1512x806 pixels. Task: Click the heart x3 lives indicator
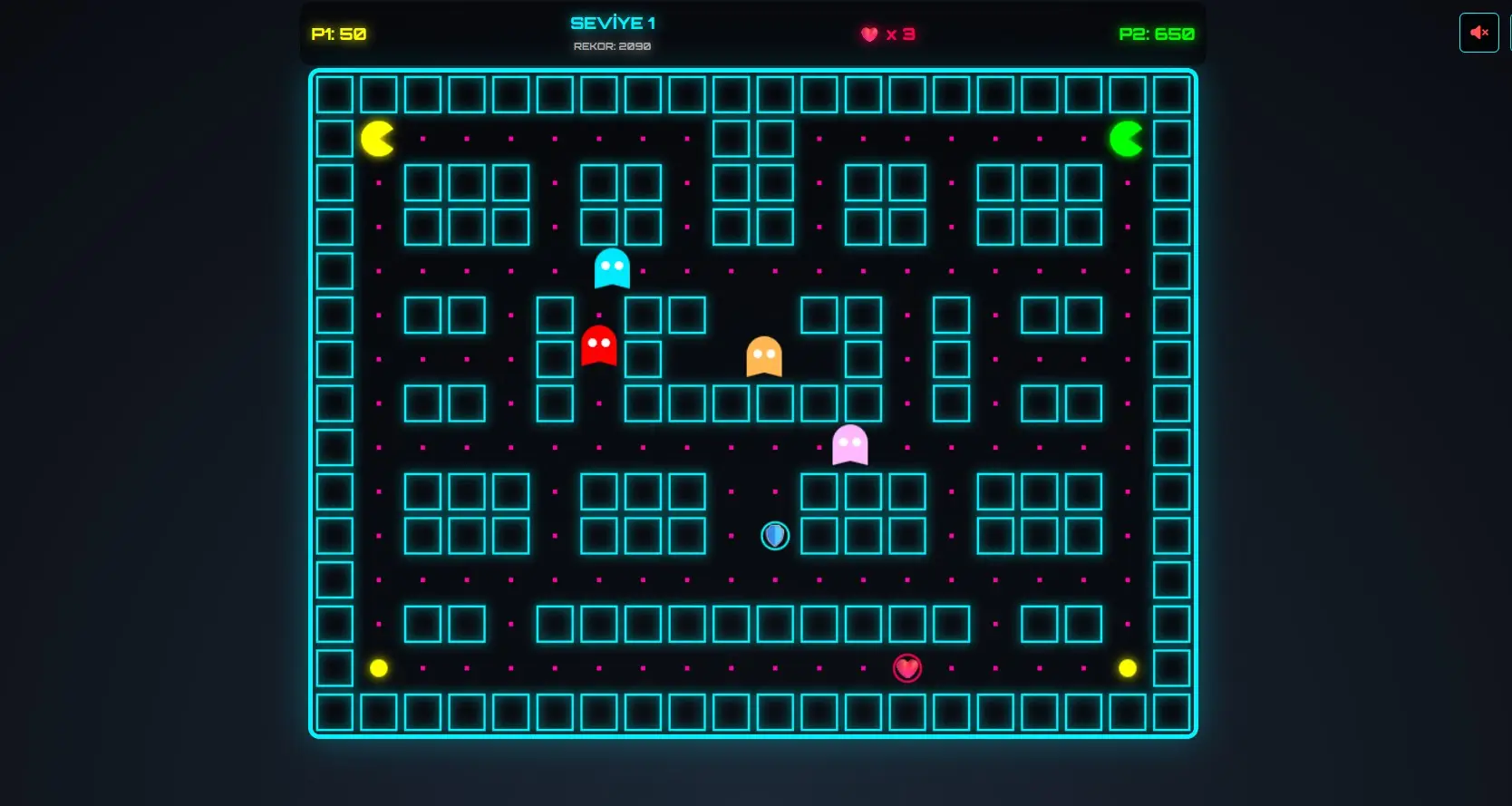[x=889, y=34]
